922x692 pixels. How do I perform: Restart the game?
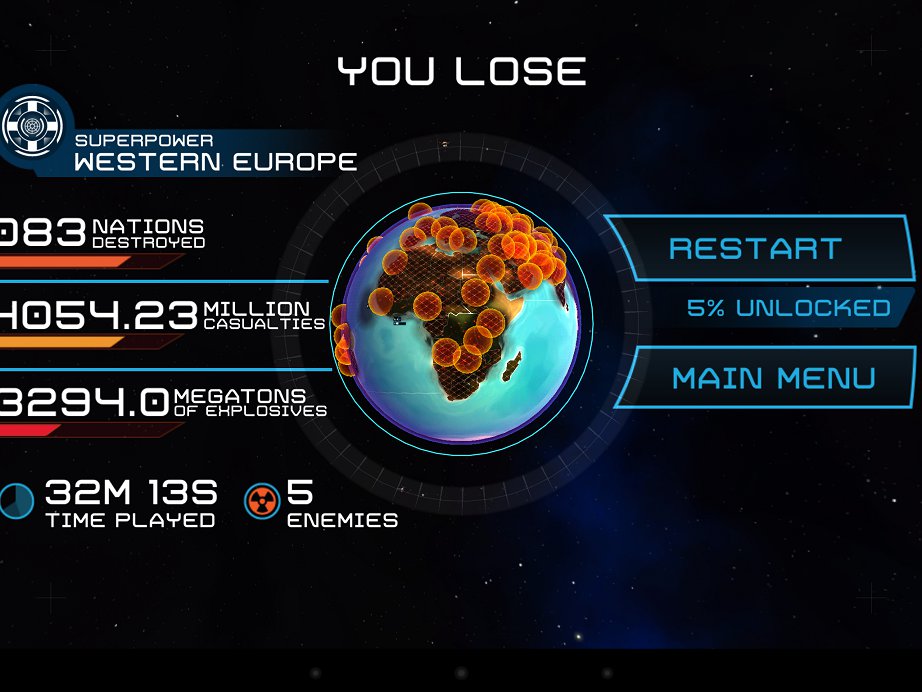pos(756,248)
